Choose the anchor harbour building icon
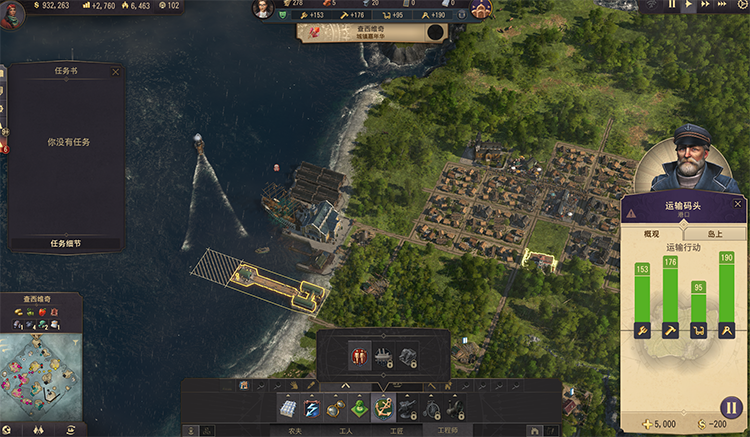Screen dimensions: 750x437 click(382, 408)
